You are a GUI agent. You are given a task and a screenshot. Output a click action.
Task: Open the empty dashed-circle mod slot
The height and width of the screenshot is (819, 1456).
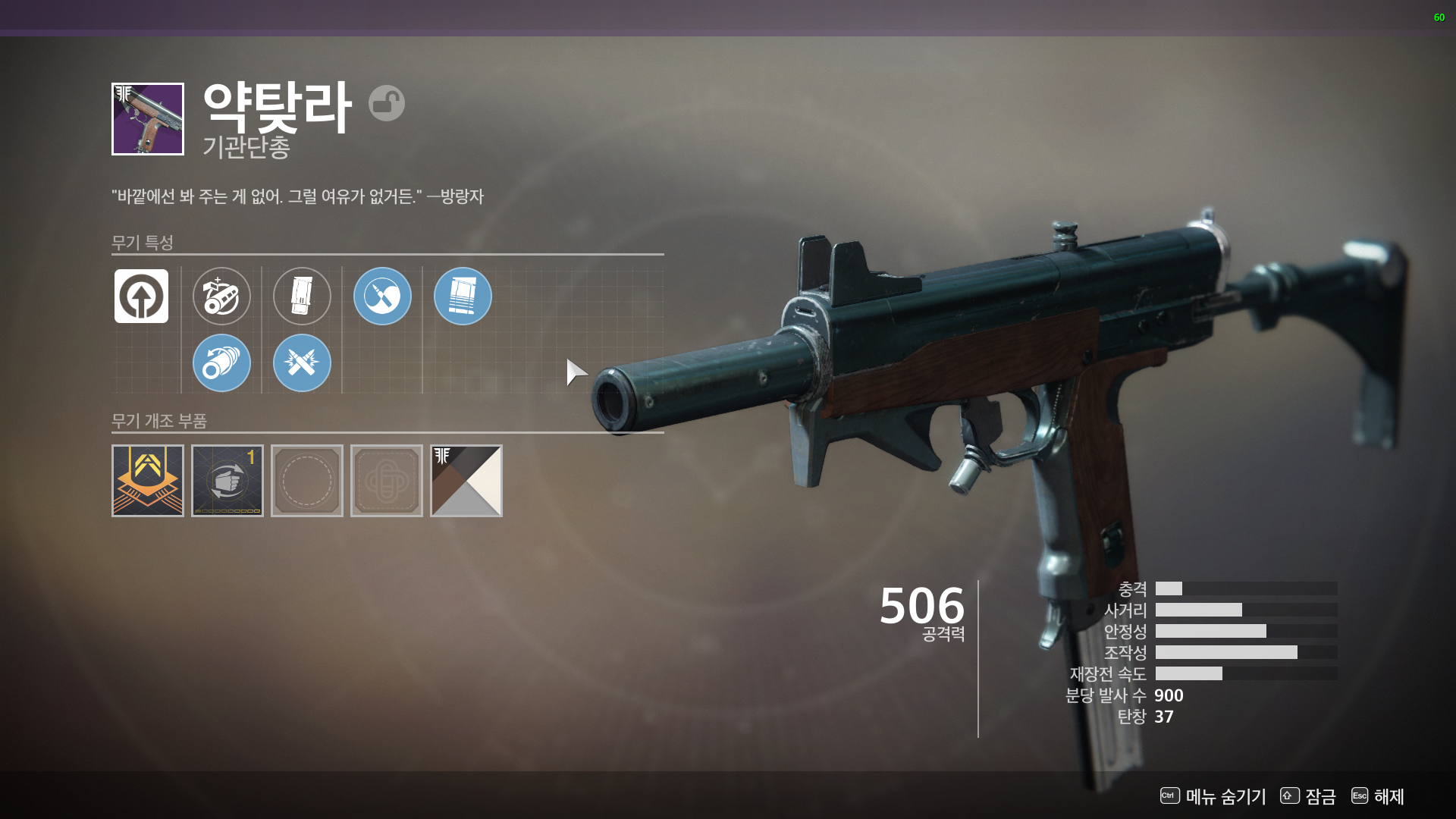(307, 481)
